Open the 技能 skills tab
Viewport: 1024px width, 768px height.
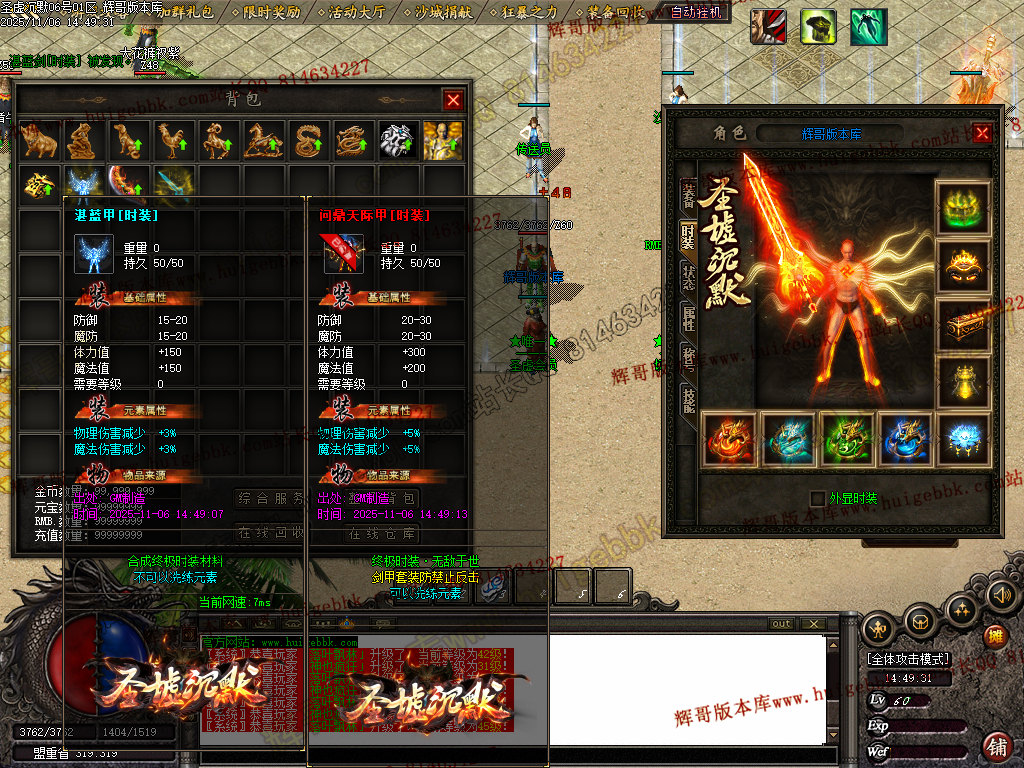tap(688, 398)
